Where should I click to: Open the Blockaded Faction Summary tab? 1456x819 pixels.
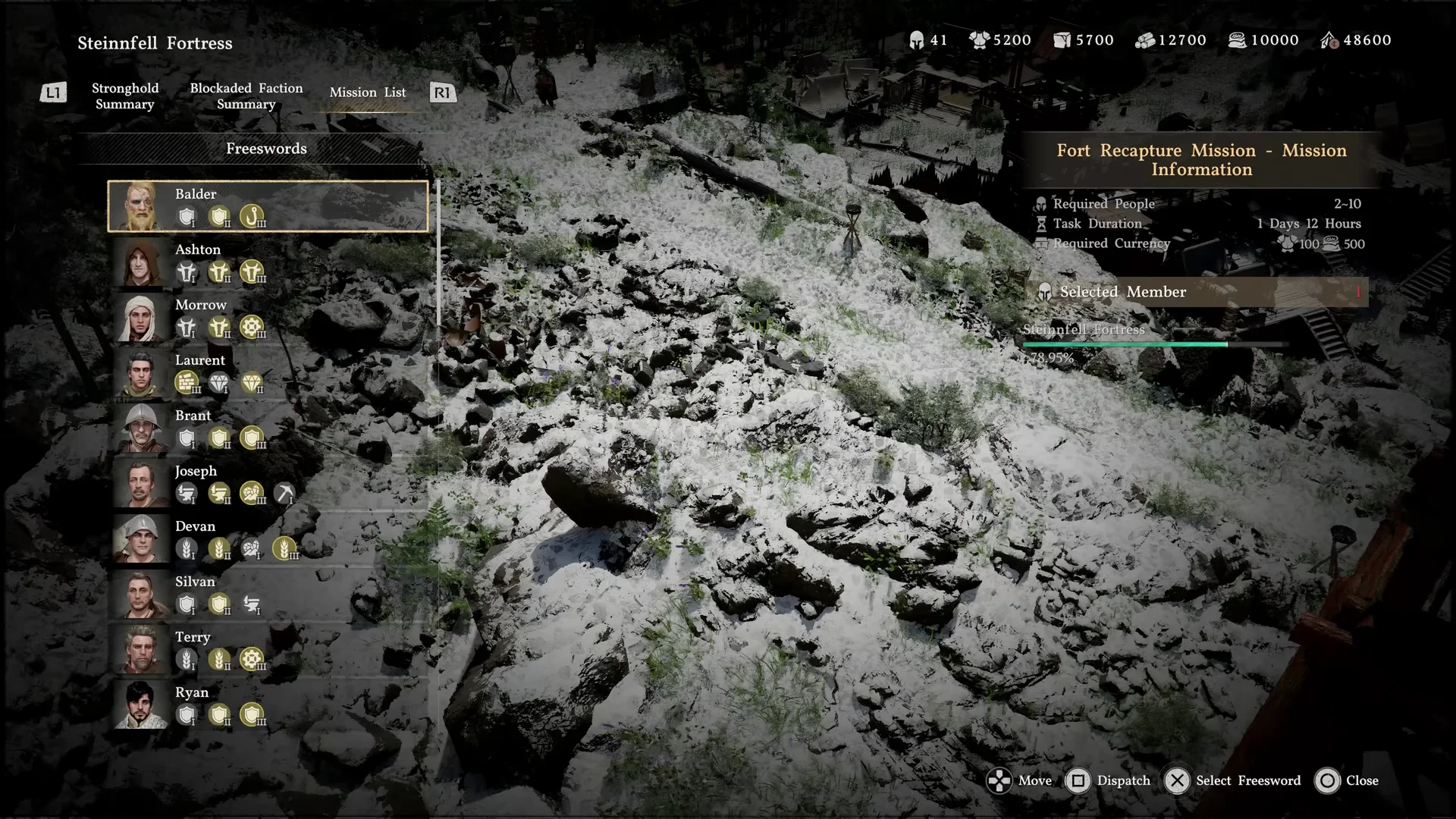tap(246, 96)
